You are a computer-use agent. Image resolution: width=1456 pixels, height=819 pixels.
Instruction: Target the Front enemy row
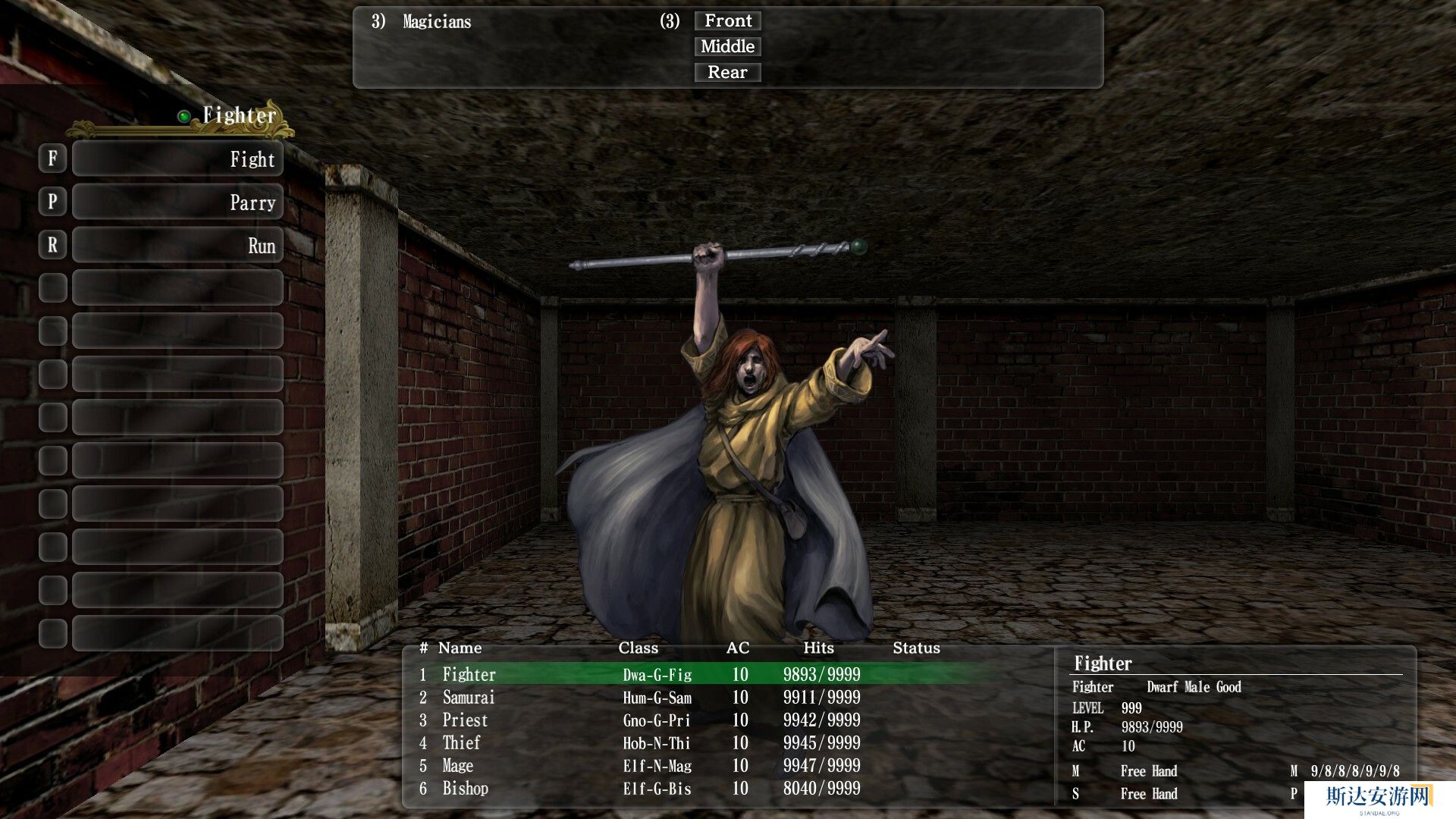pyautogui.click(x=727, y=21)
